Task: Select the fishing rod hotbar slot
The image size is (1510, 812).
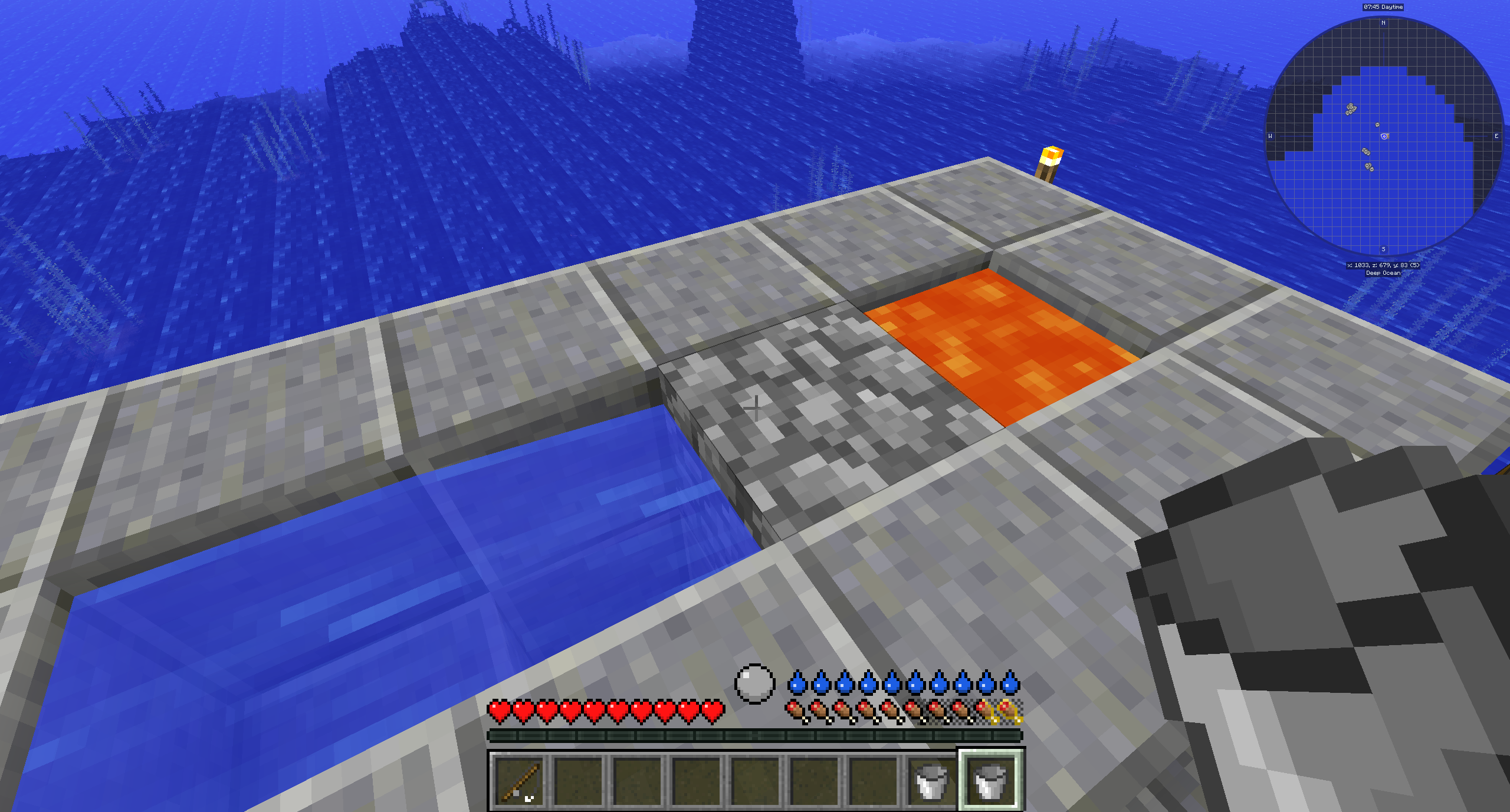Action: click(519, 781)
